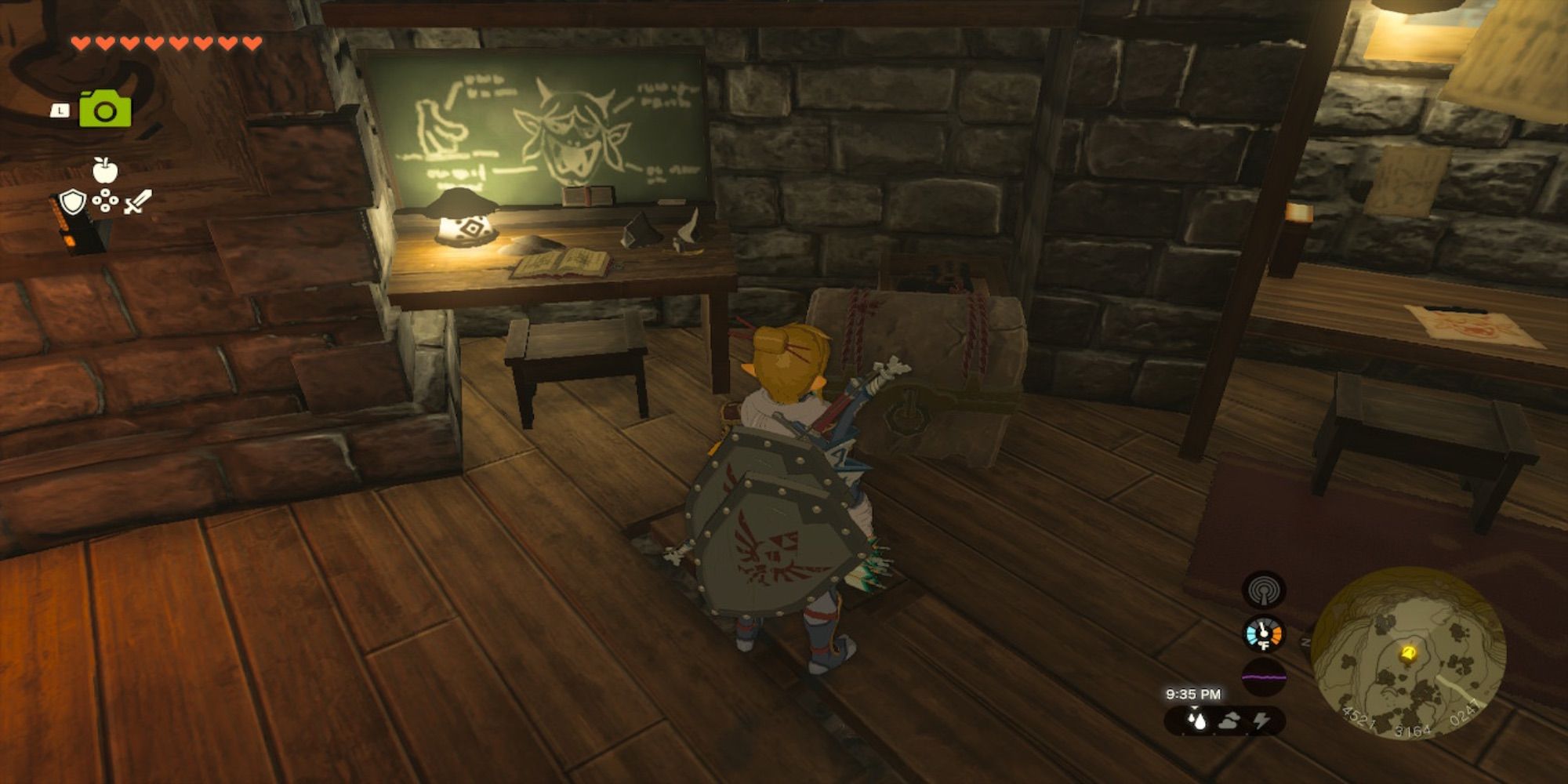
Task: Click the d-pad quick-menu icon
Action: pos(105,200)
